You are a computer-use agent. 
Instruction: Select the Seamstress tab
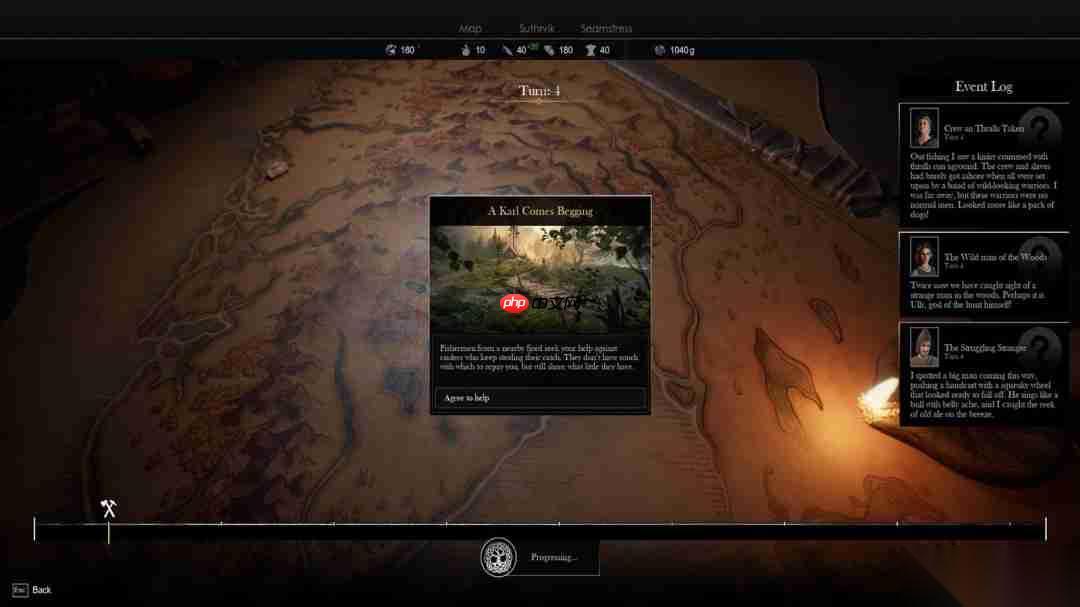[606, 29]
